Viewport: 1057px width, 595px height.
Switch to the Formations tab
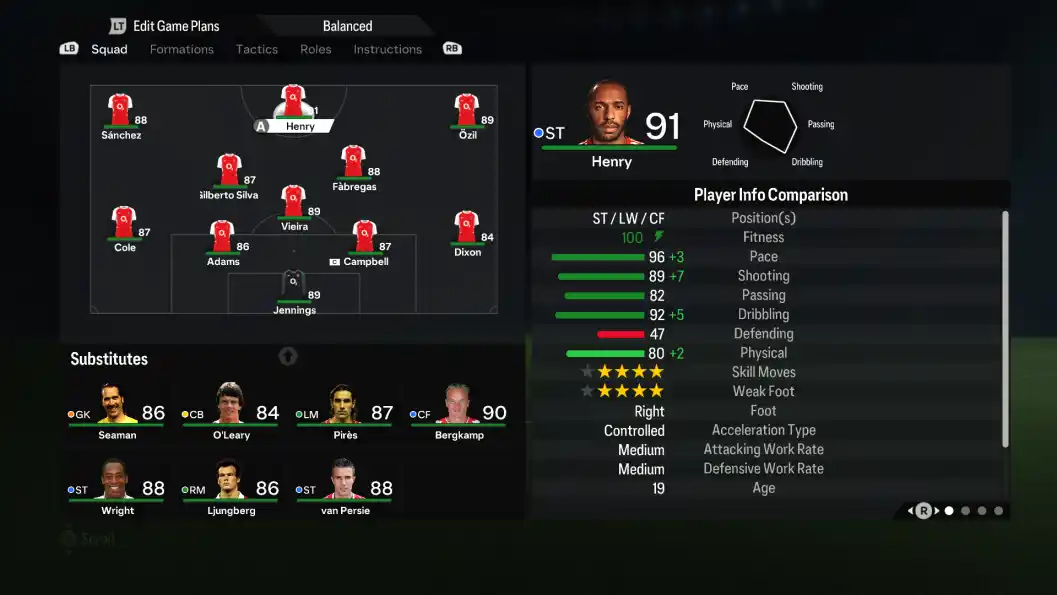pos(181,49)
